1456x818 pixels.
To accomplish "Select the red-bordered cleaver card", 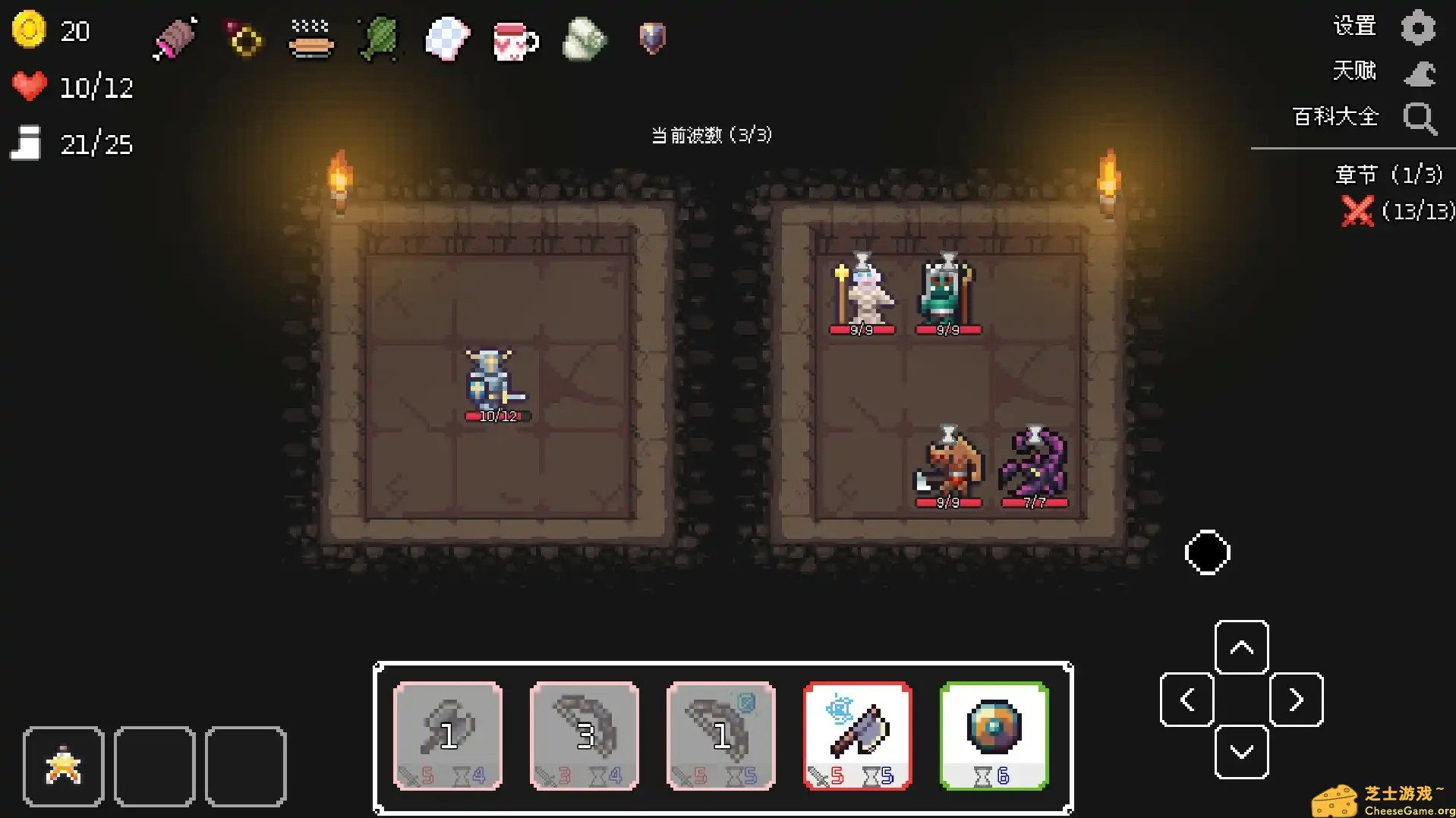I will (x=856, y=735).
